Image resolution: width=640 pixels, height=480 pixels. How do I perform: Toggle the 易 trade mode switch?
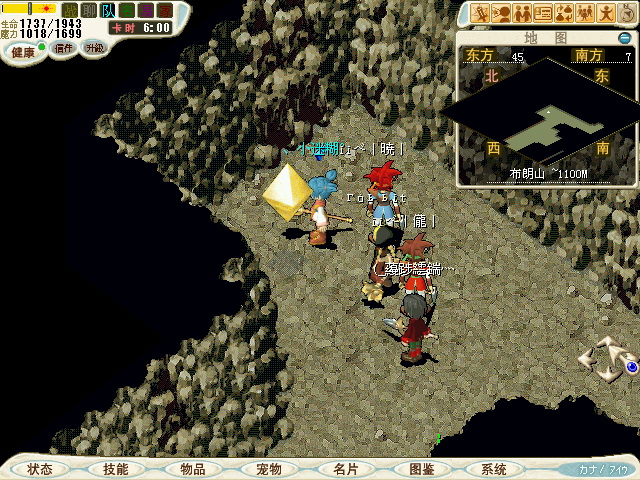(x=146, y=11)
